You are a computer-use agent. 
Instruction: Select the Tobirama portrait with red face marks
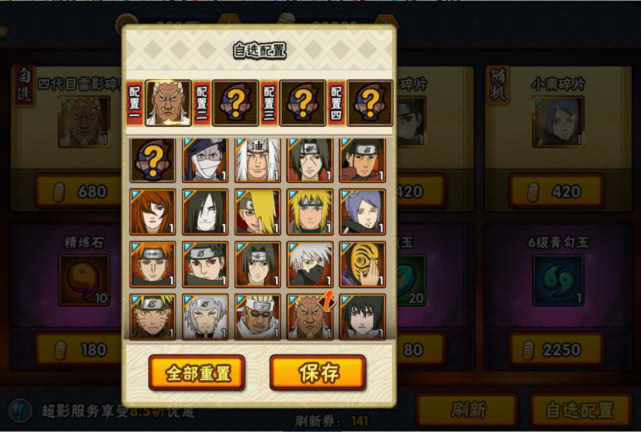click(205, 315)
